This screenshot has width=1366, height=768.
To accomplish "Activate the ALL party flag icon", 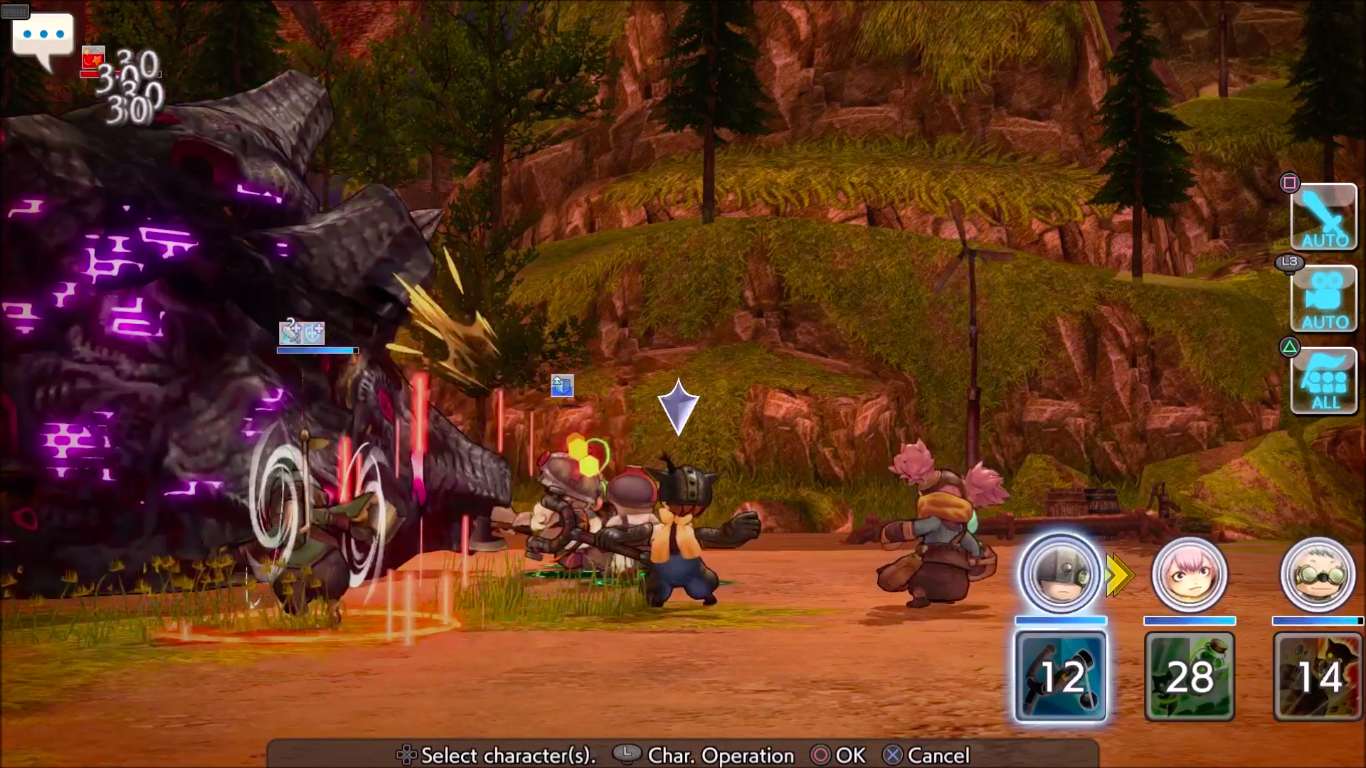I will pos(1323,383).
